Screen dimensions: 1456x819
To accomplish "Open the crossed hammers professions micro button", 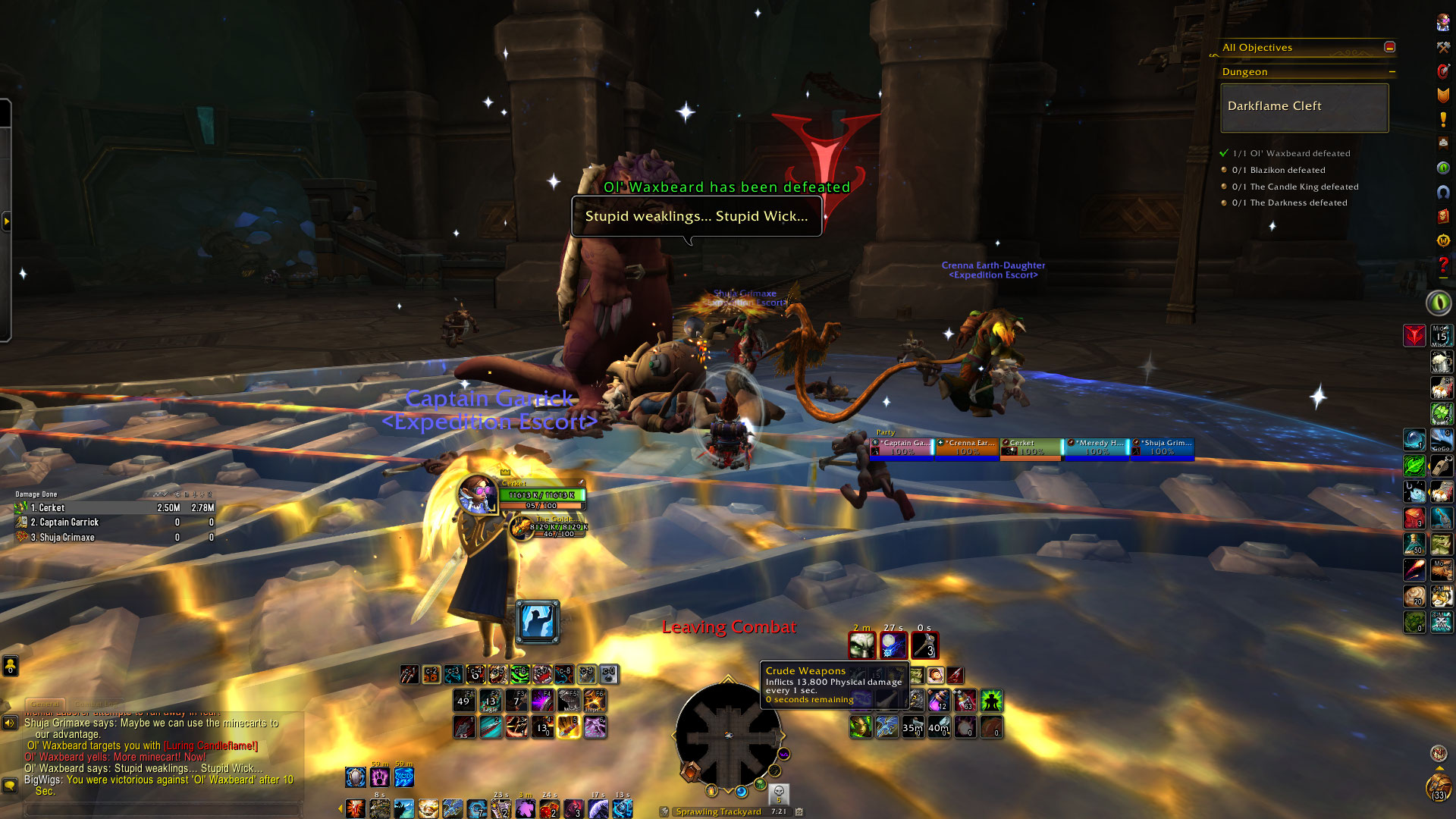I will tap(1443, 47).
